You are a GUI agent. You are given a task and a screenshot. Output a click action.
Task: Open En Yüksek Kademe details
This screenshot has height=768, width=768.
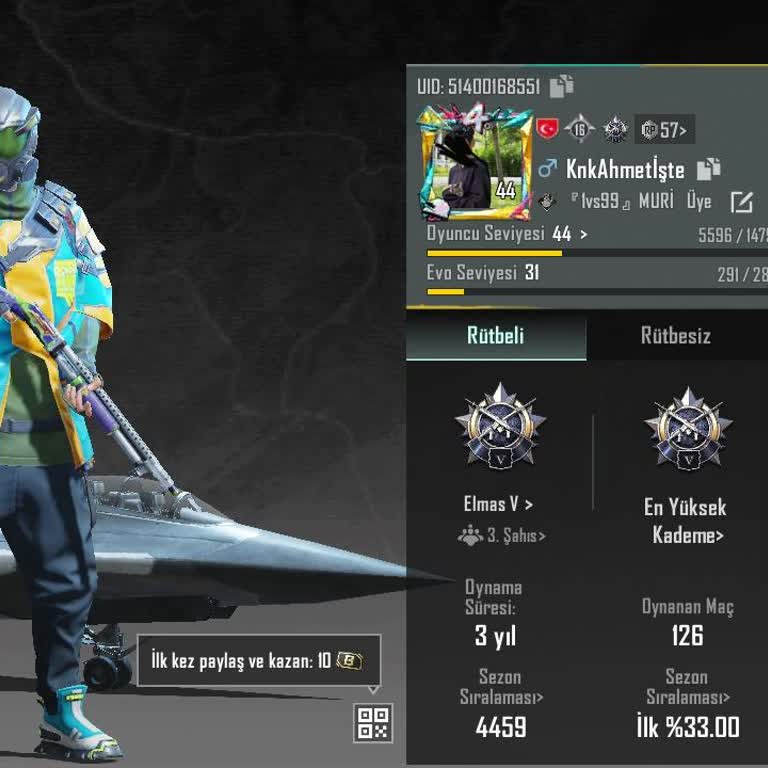click(687, 521)
